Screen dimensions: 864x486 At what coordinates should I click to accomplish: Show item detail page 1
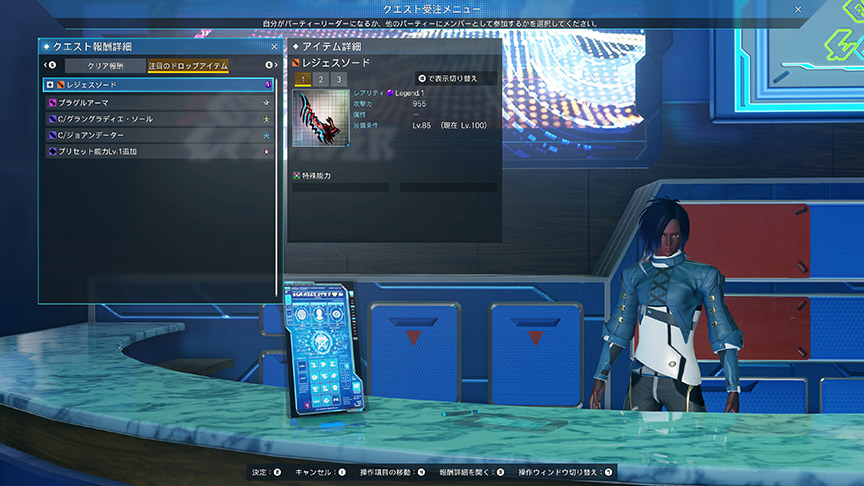click(303, 79)
